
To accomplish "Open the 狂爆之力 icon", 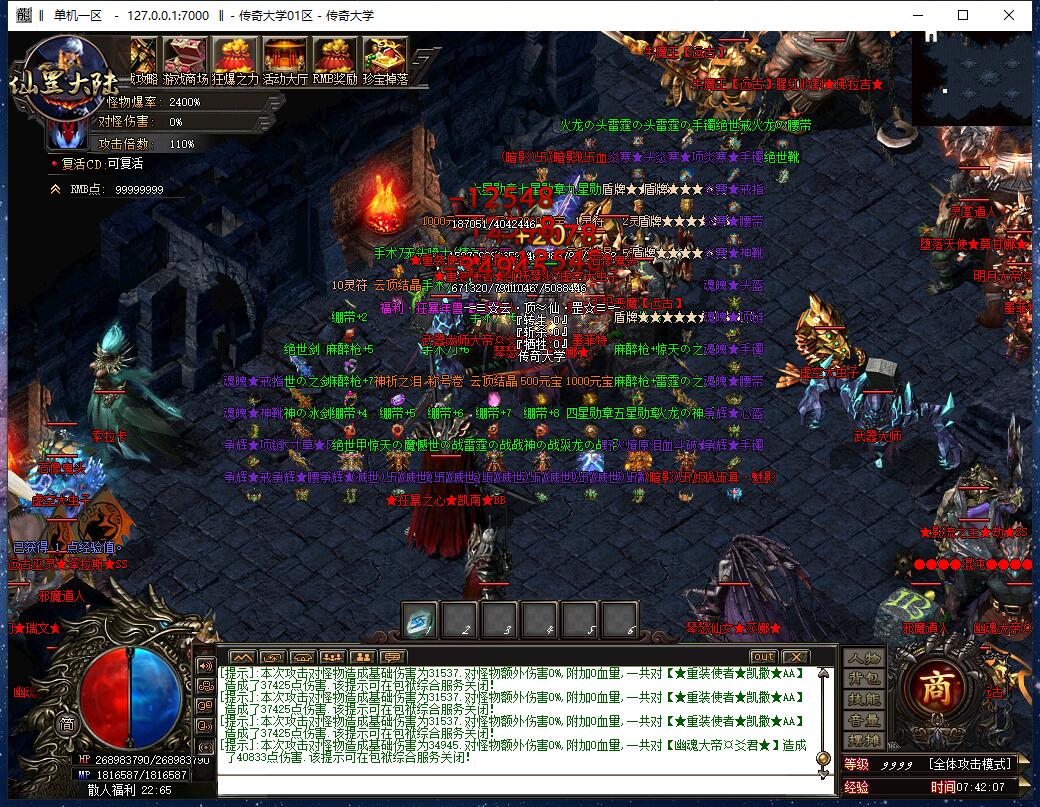I will 235,58.
